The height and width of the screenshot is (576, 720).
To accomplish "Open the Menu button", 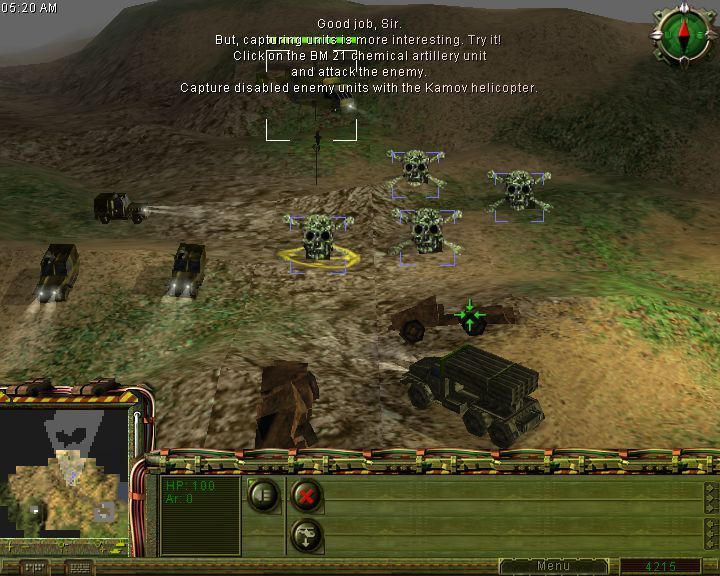I will click(553, 566).
